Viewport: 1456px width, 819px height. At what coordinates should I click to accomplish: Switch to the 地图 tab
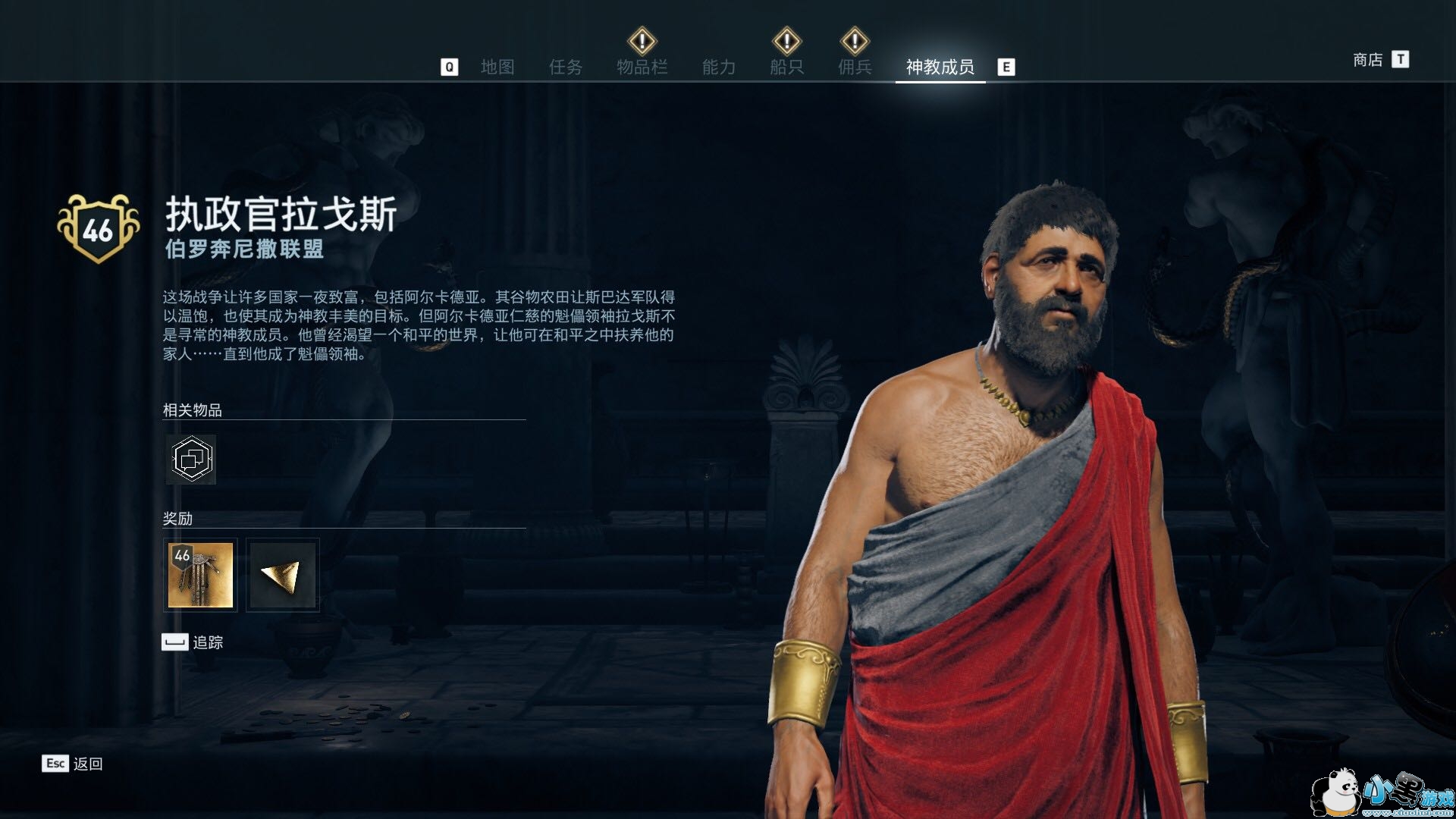click(497, 67)
